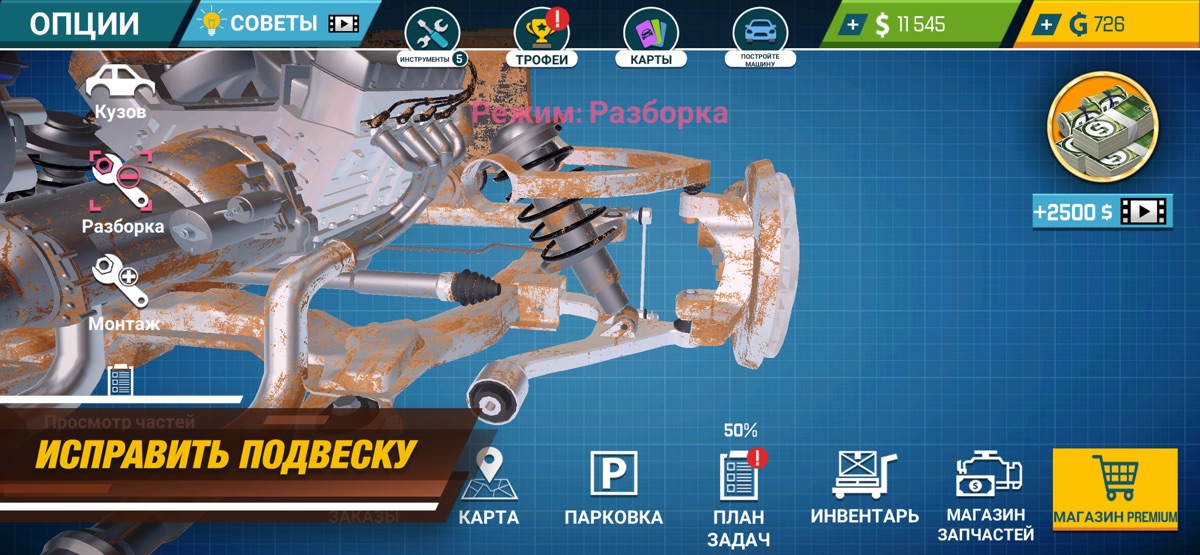Screen dimensions: 1200x555
Task: Click the cash stack bonus icon
Action: pyautogui.click(x=1100, y=133)
